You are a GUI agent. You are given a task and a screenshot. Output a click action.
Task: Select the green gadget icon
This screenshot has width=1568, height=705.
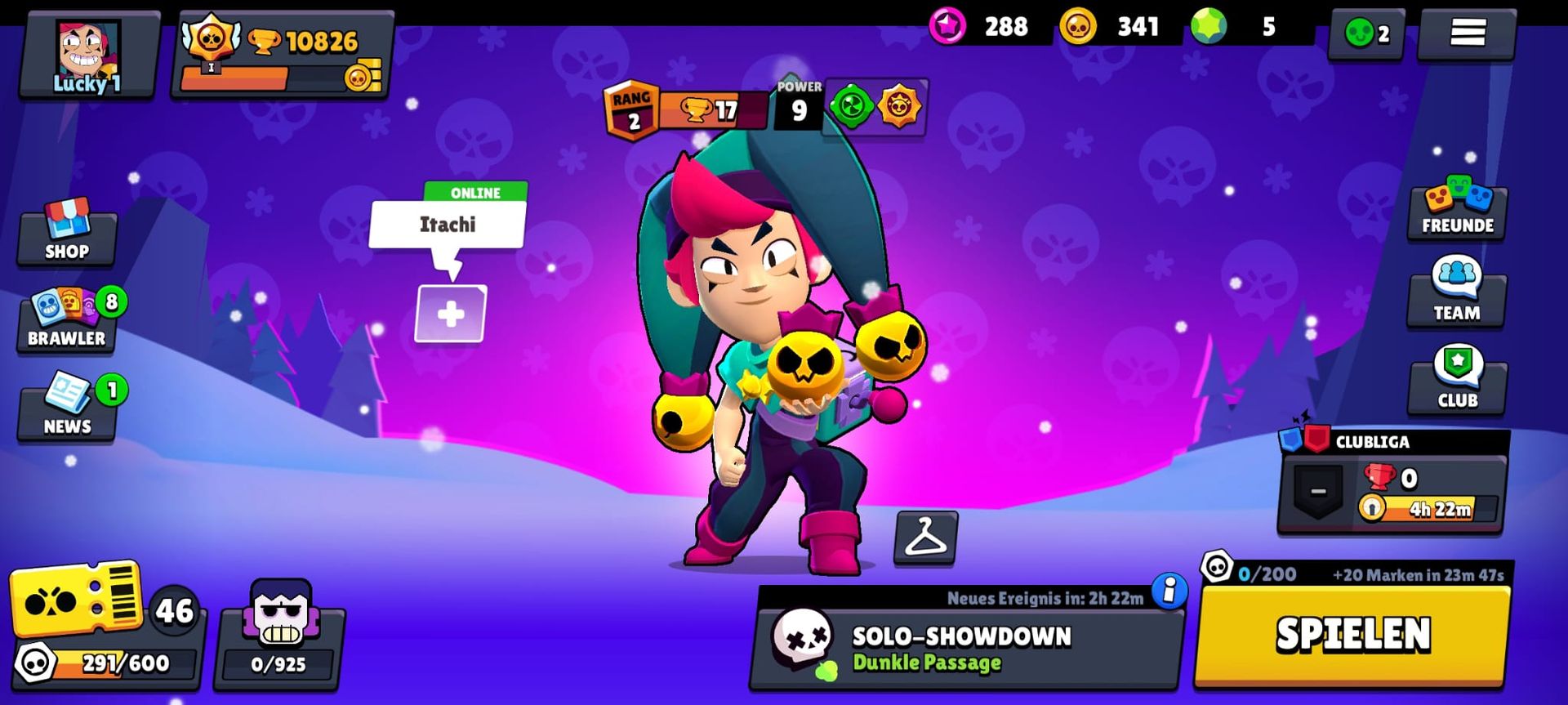(851, 106)
